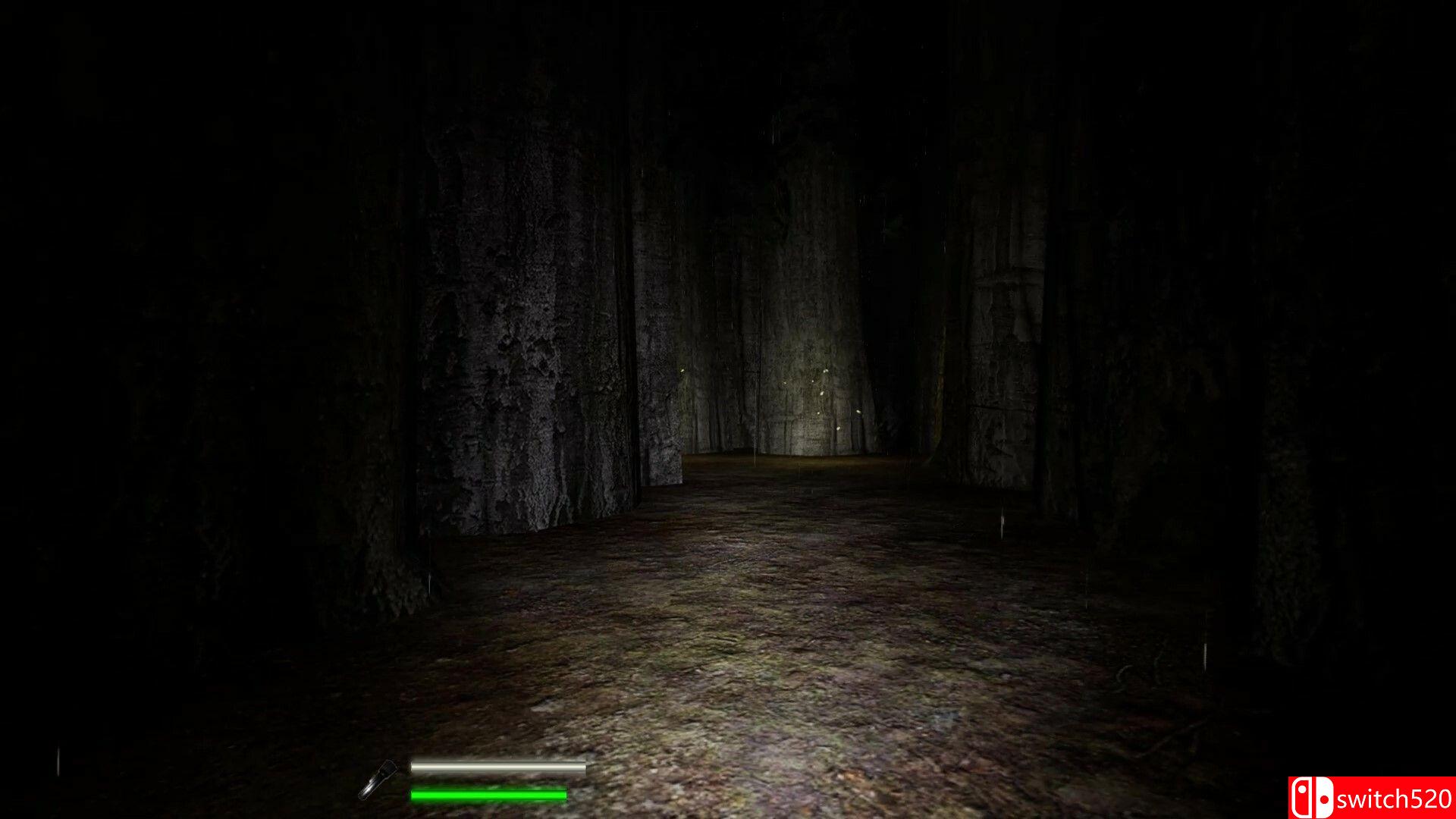
Task: Click the Nintendo Switch logo in the watermark
Action: click(x=1312, y=795)
